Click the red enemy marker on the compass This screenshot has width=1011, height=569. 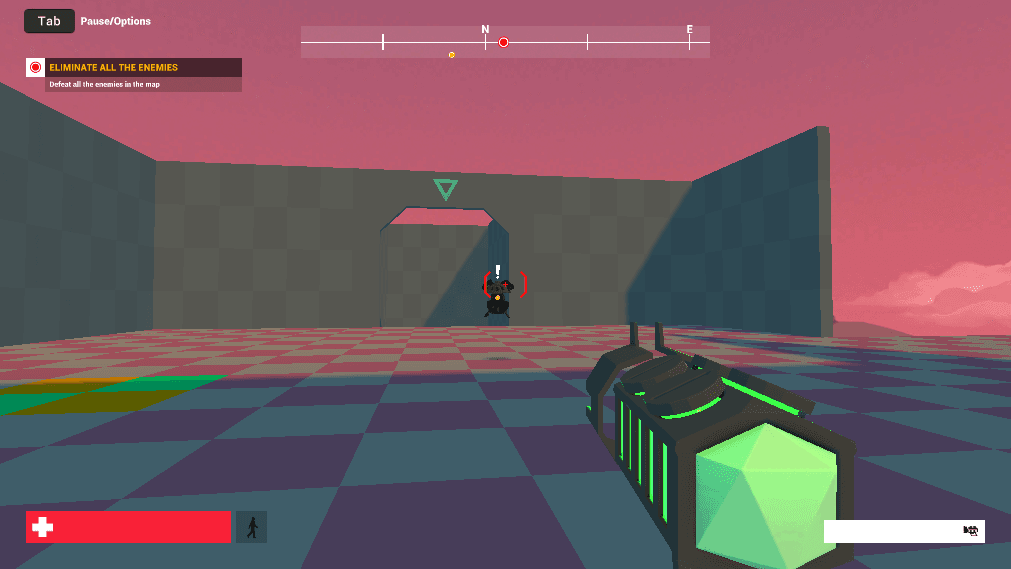[504, 42]
